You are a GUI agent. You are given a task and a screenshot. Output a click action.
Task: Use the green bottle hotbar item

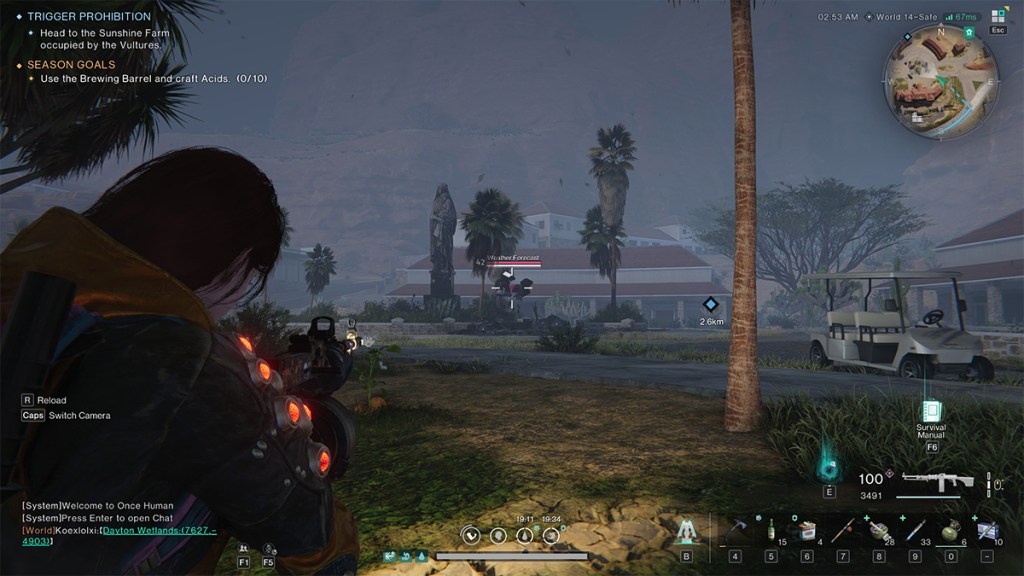(x=770, y=528)
